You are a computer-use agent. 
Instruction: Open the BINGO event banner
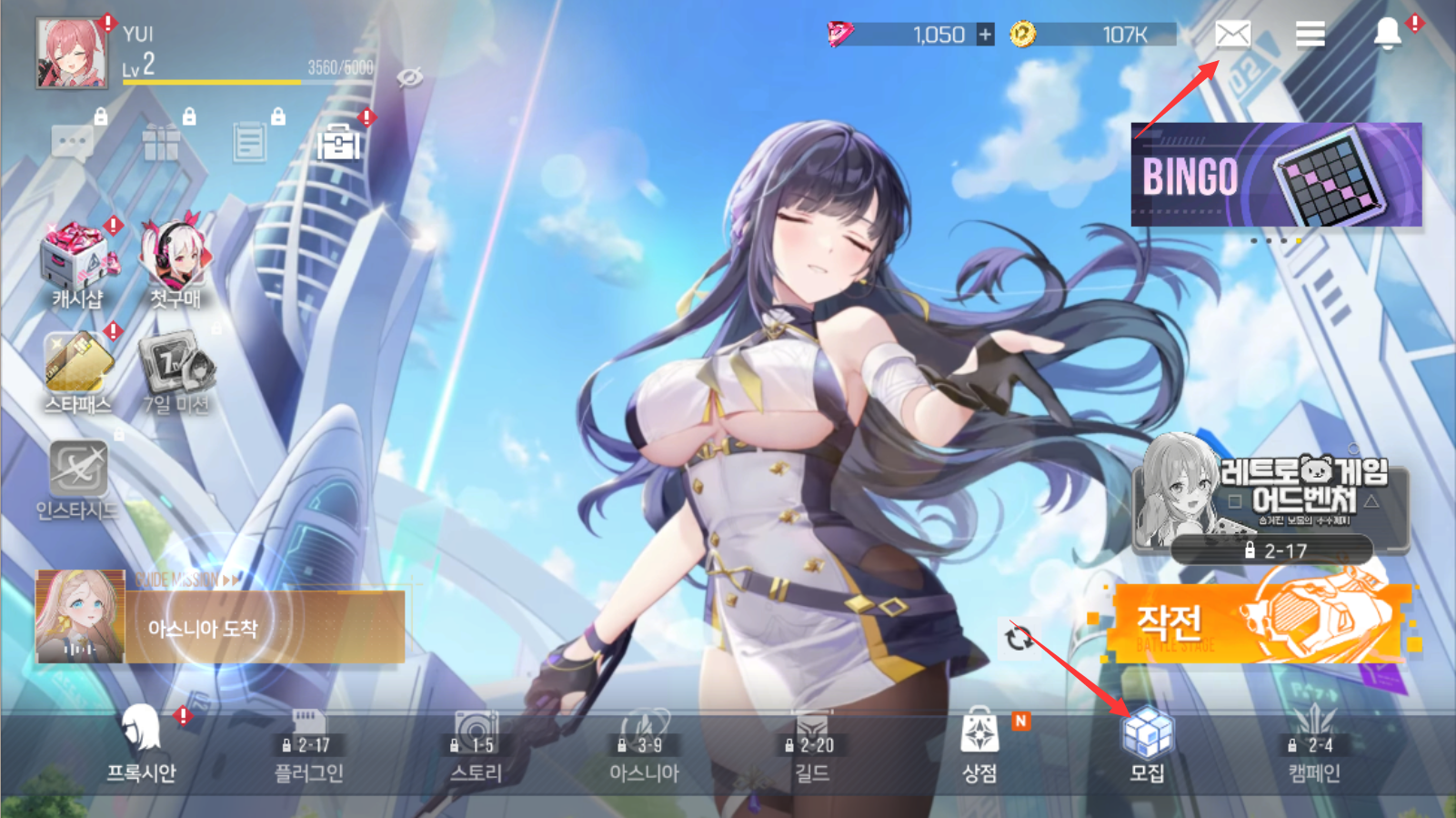click(1276, 175)
